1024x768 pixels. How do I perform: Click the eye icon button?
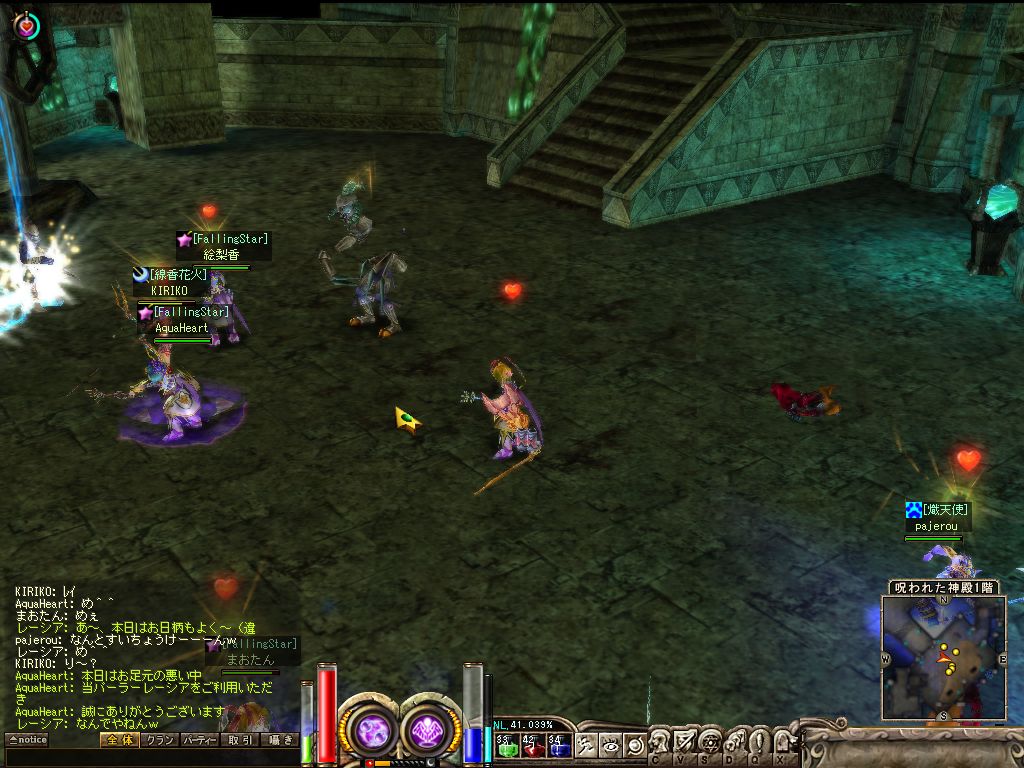click(x=611, y=744)
